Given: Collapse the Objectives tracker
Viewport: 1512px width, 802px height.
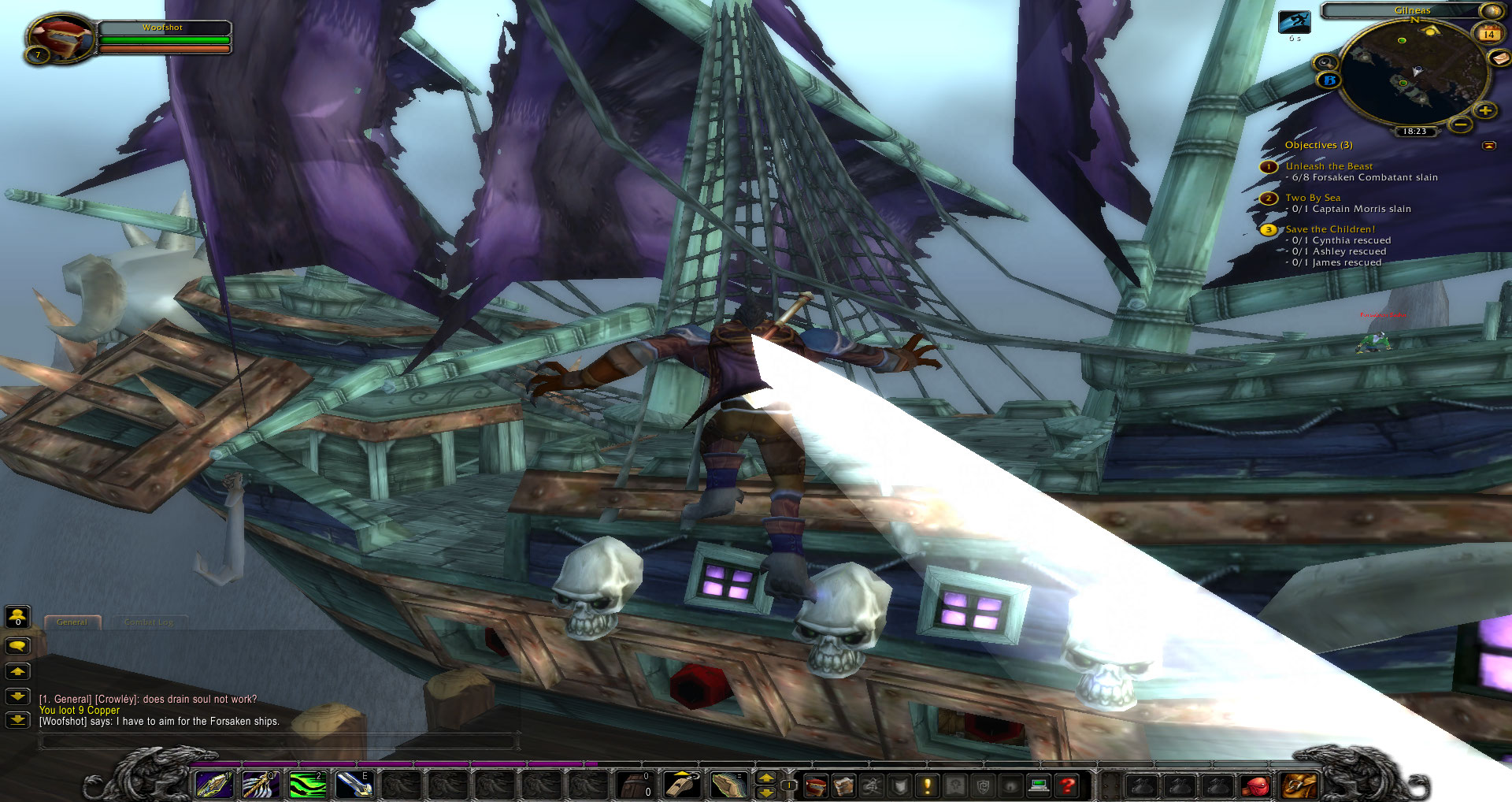Looking at the screenshot, I should (x=1488, y=146).
